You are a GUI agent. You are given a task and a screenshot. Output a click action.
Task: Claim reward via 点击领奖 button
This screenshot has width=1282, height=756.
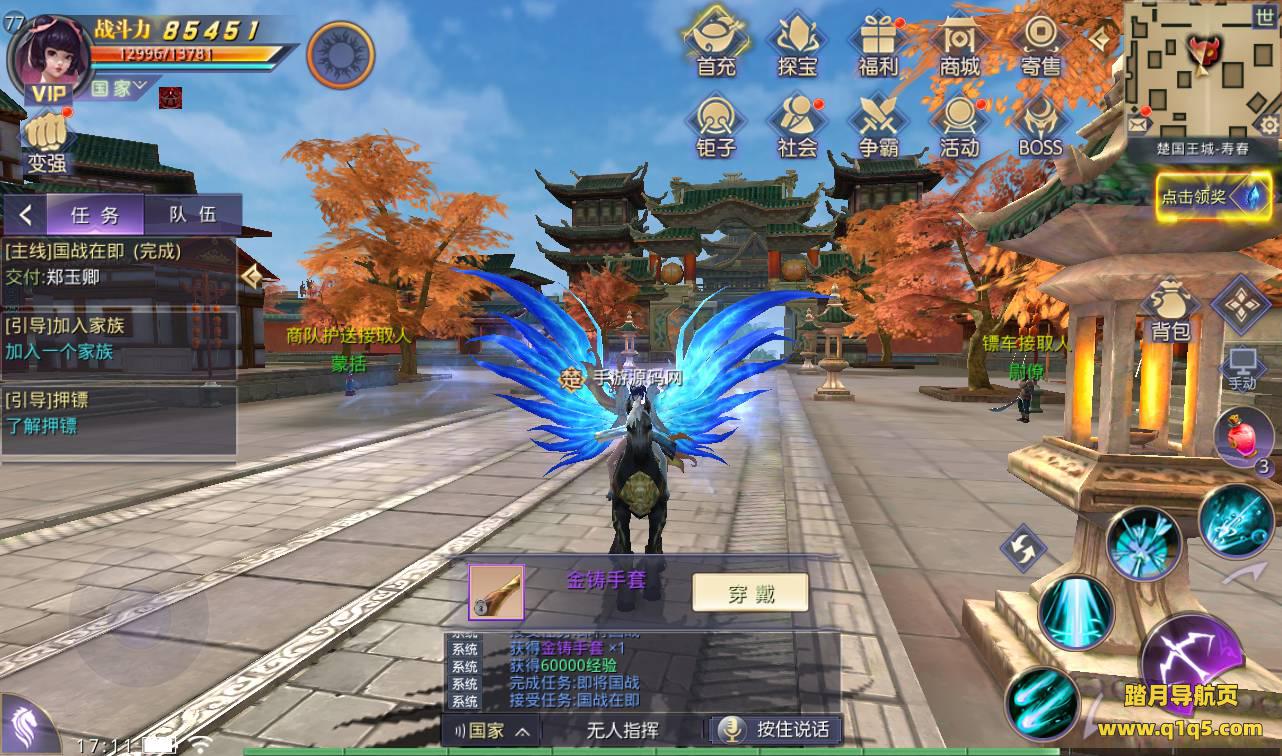pyautogui.click(x=1200, y=197)
